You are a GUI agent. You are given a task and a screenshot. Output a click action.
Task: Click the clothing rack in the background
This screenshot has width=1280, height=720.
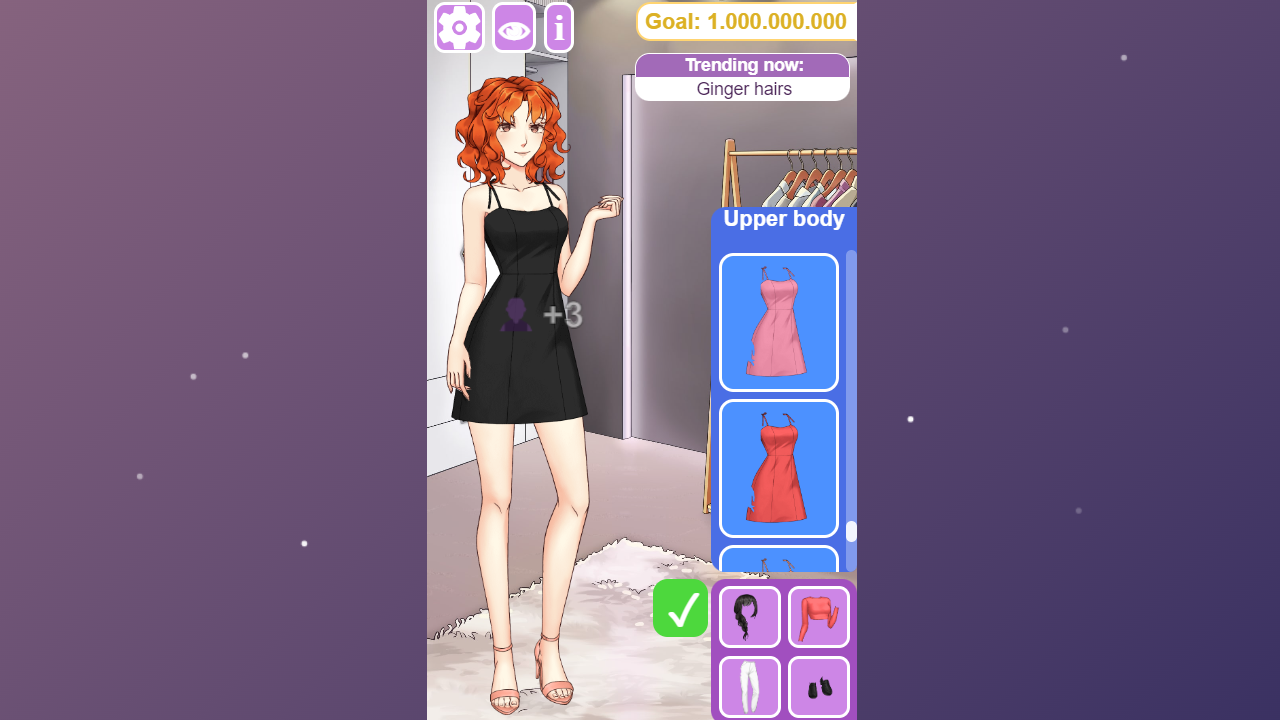click(790, 170)
